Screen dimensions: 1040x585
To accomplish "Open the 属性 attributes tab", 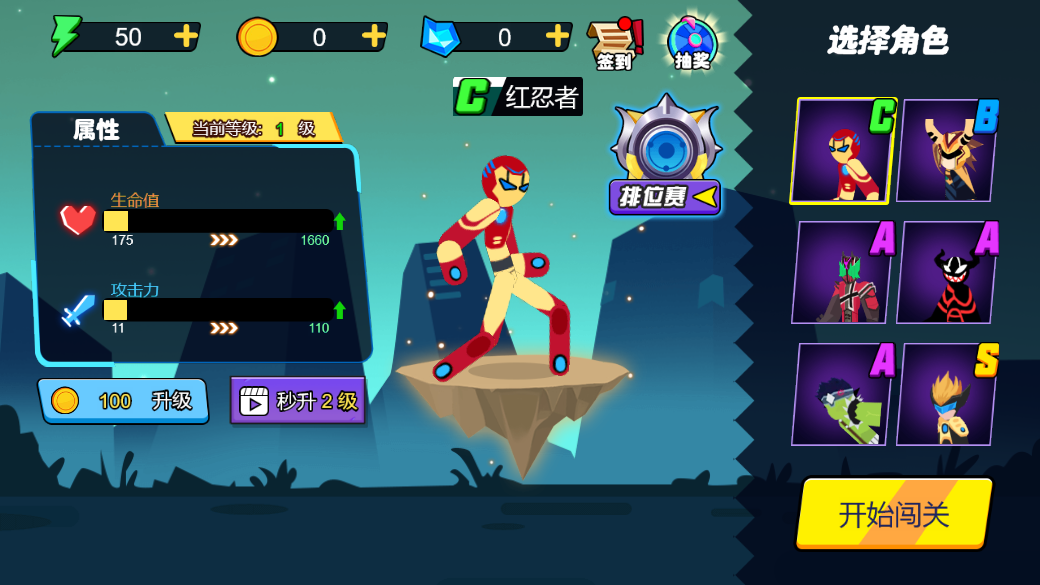I will 96,129.
